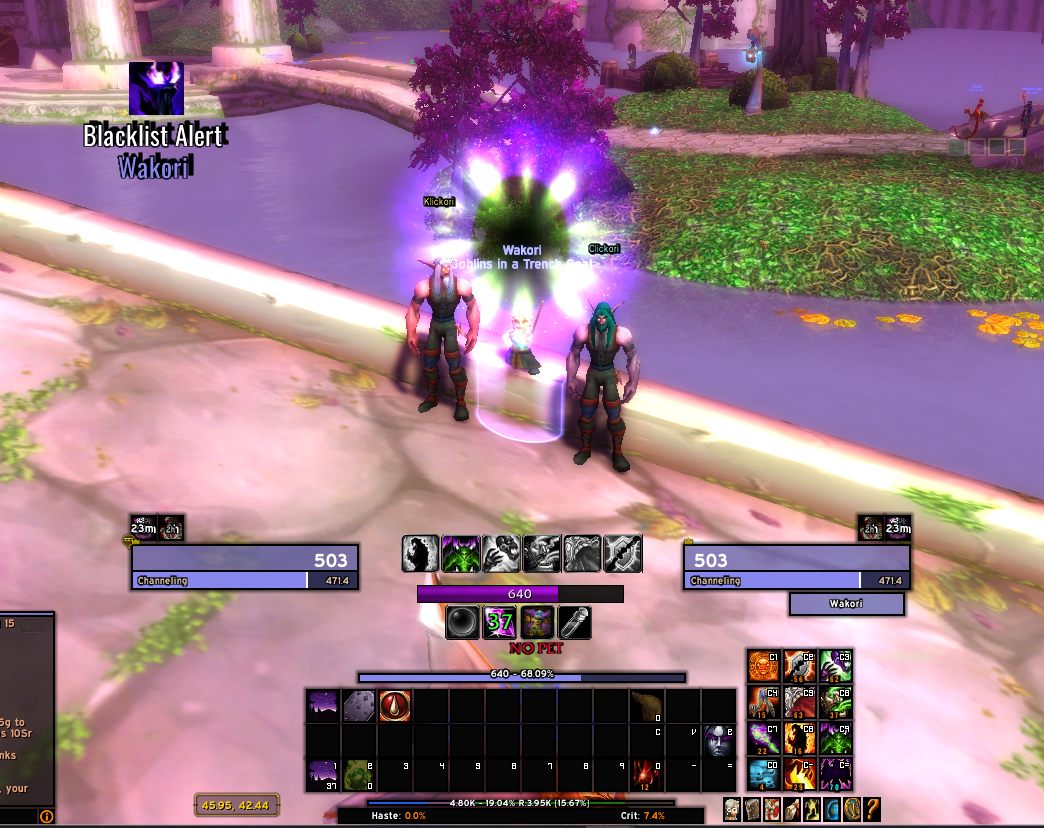Select the Wakori target name frame

pyautogui.click(x=846, y=604)
